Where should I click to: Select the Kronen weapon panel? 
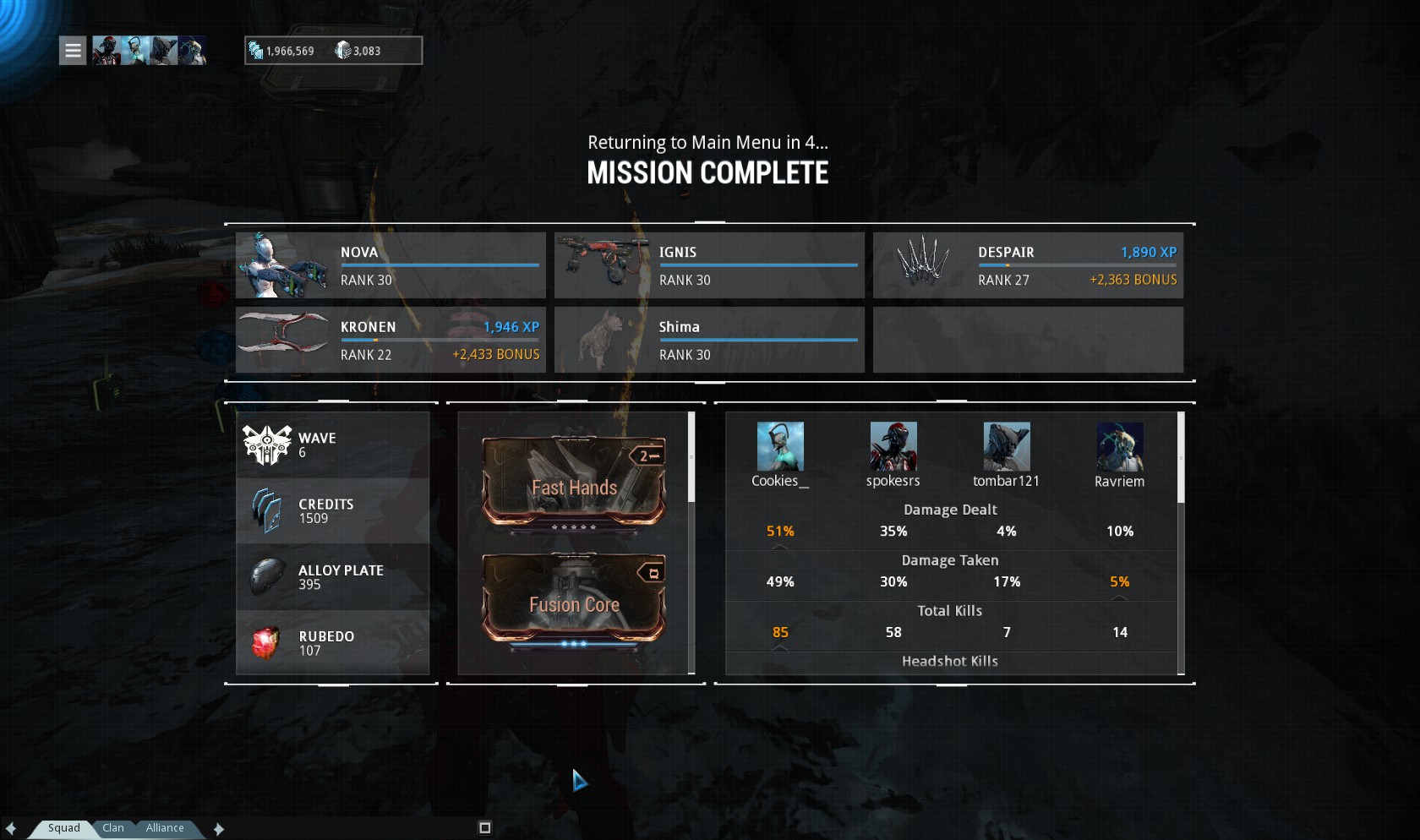click(x=390, y=340)
